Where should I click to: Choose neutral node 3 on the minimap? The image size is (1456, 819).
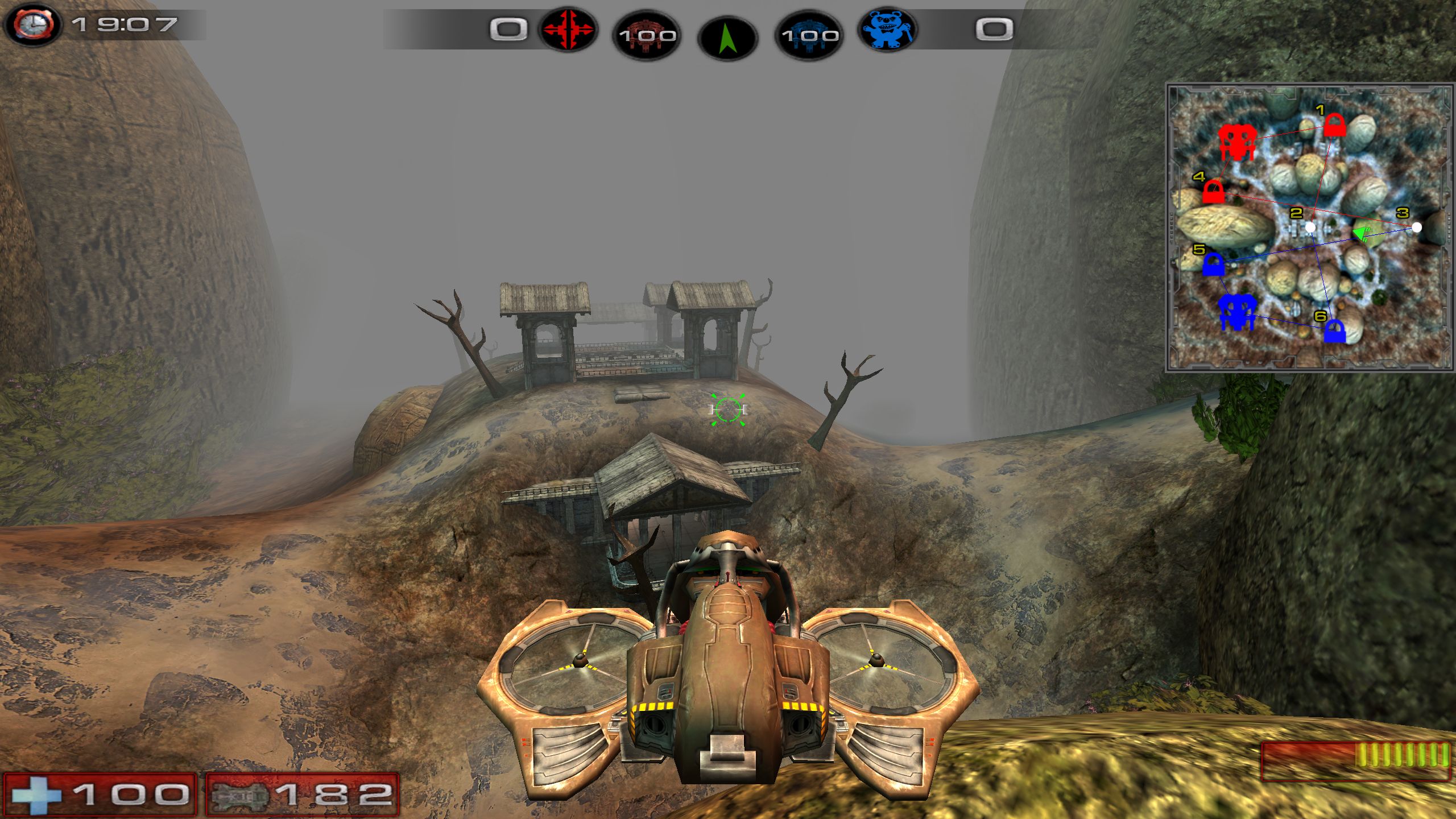1417,227
